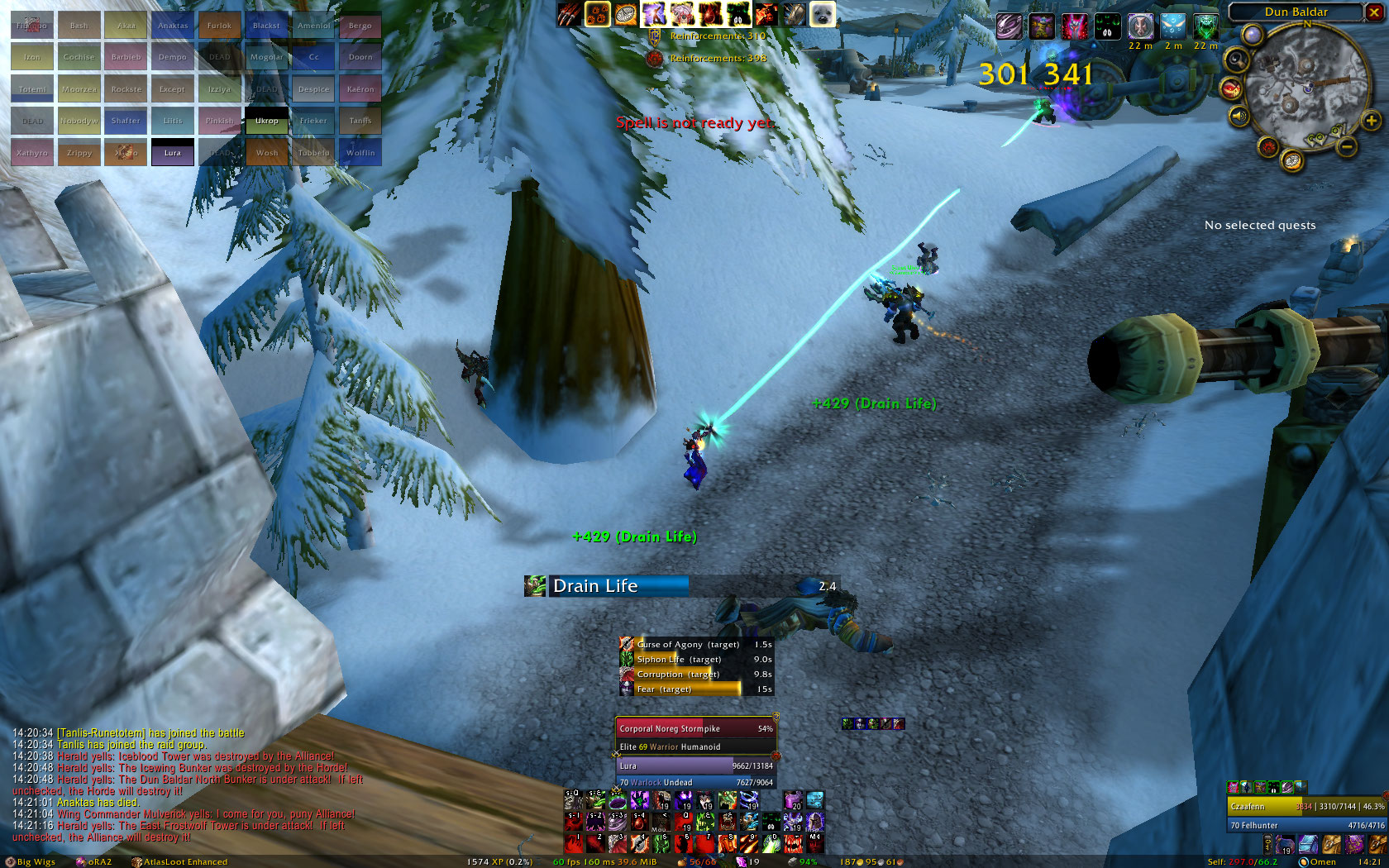Viewport: 1389px width, 868px height.
Task: Open the minimap tracking magnifier button
Action: click(x=1237, y=60)
